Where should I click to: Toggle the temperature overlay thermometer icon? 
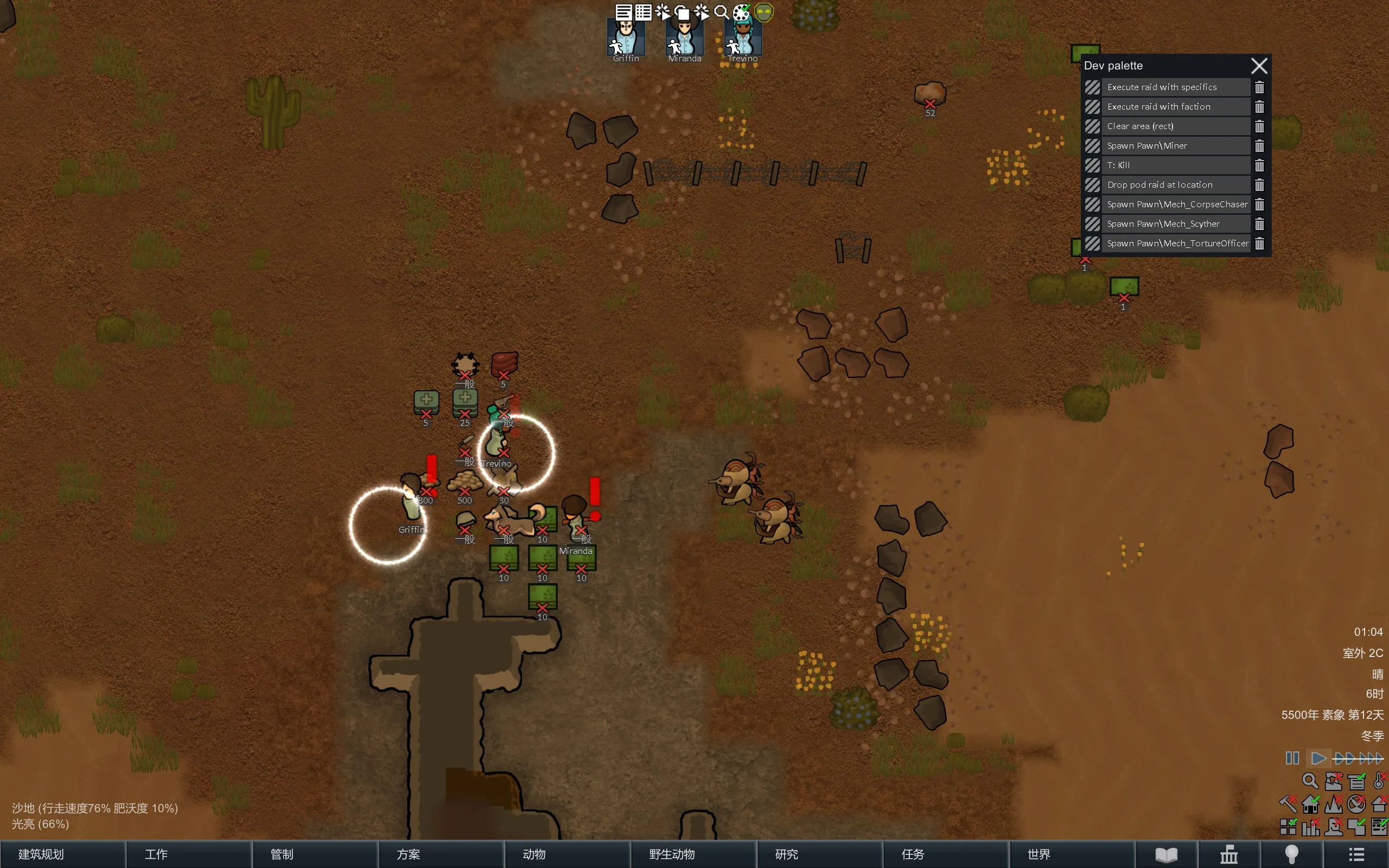(1379, 781)
